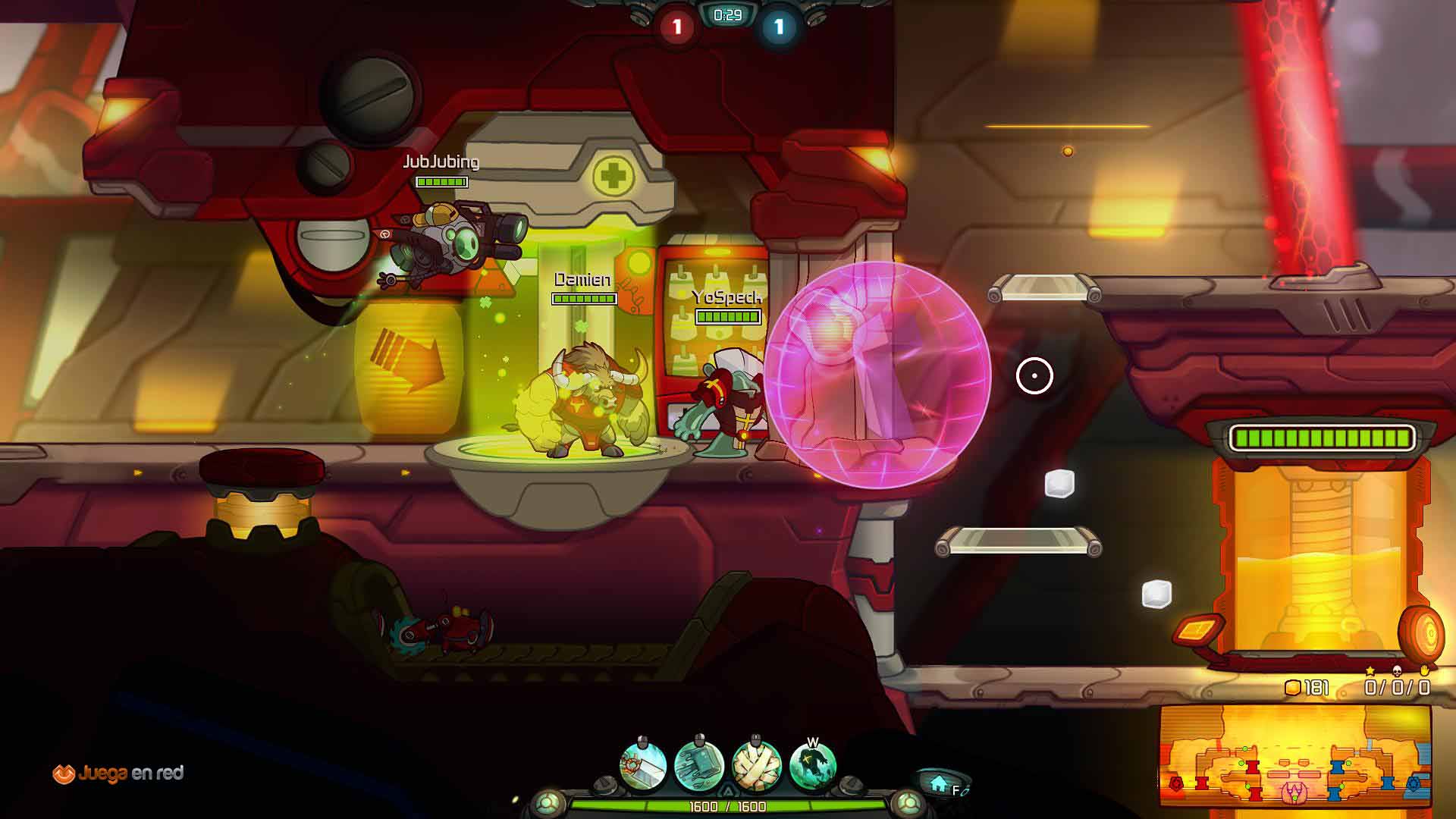The image size is (1456, 819).
Task: Use the crossed bandages ability
Action: click(x=756, y=766)
